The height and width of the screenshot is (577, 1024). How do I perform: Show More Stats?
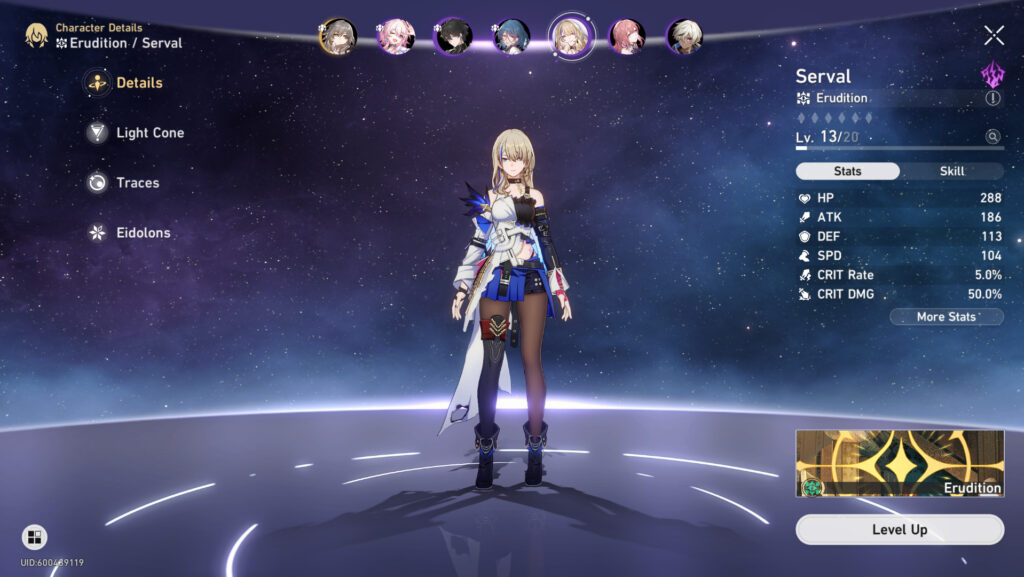[x=946, y=317]
